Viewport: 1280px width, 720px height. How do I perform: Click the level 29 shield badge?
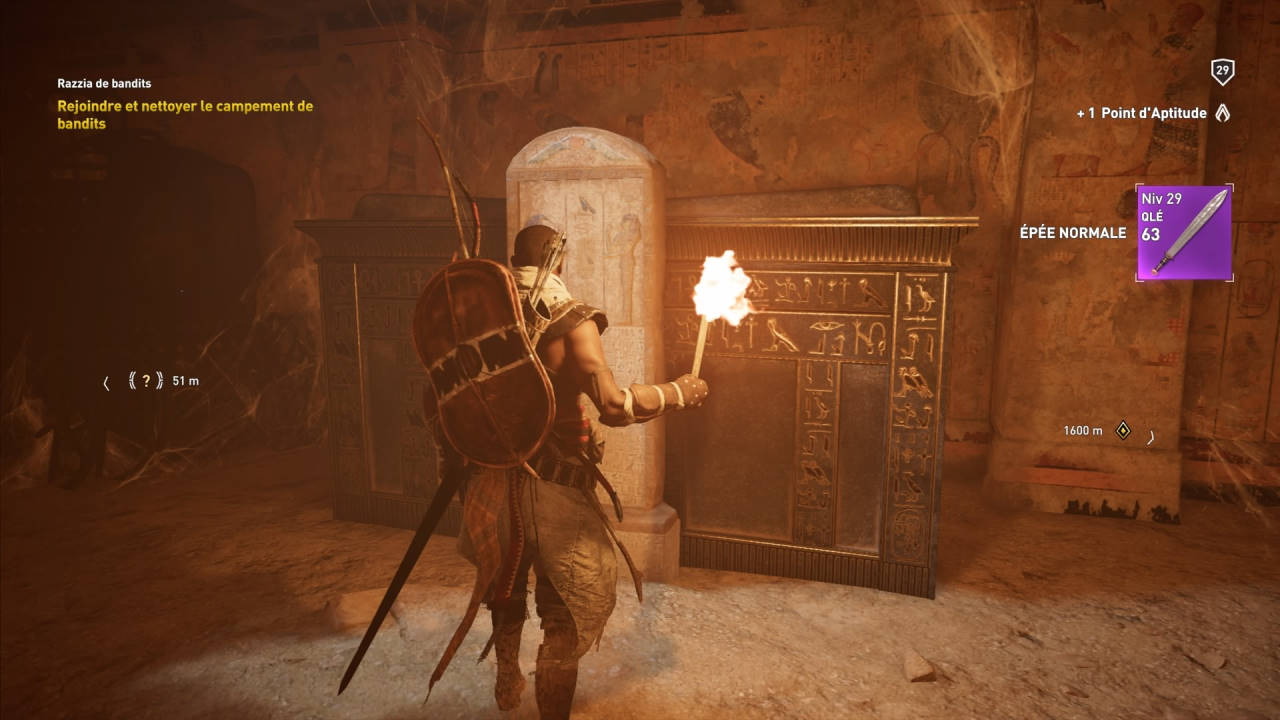pos(1221,71)
